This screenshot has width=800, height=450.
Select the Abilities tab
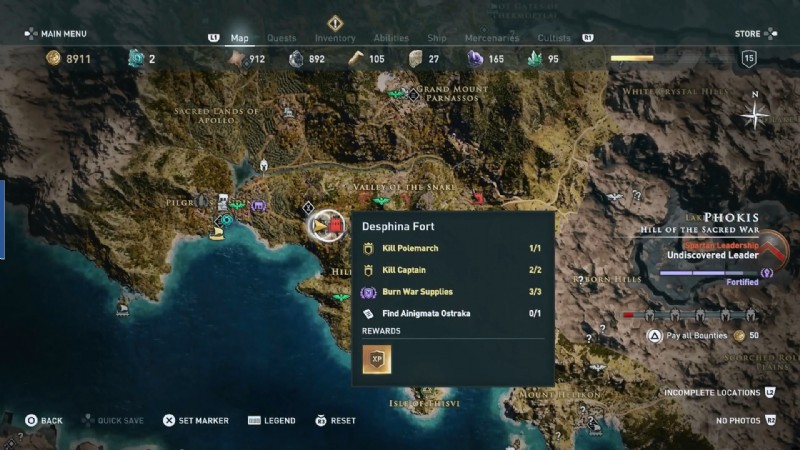click(x=391, y=38)
